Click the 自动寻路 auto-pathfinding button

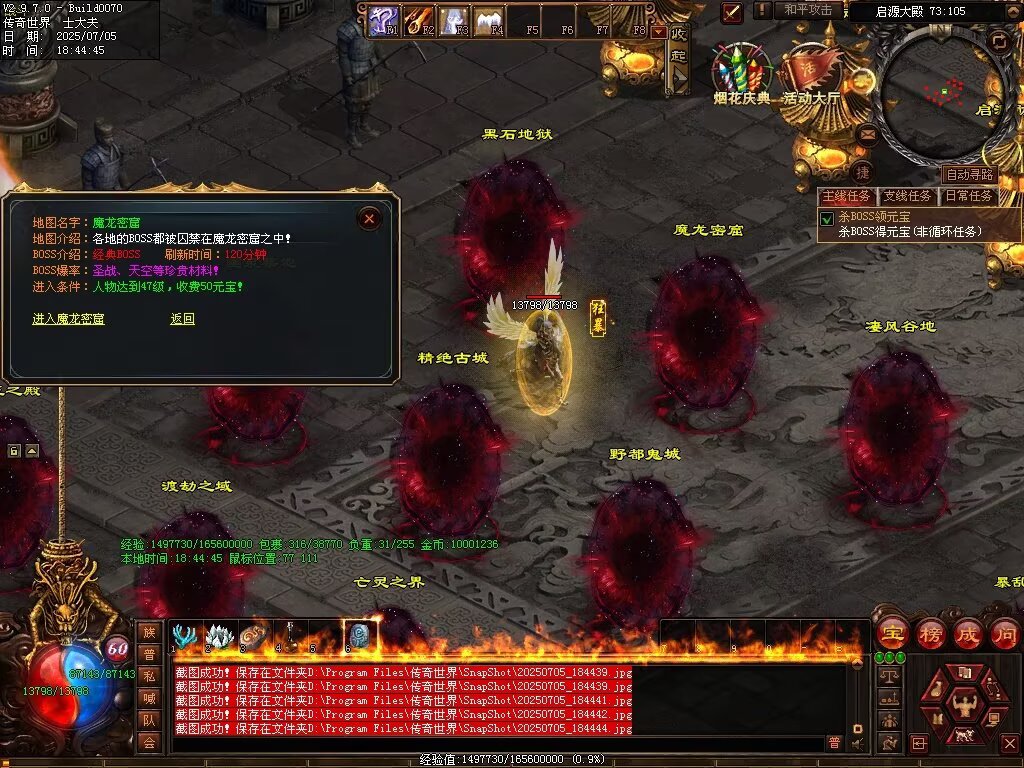pyautogui.click(x=969, y=174)
